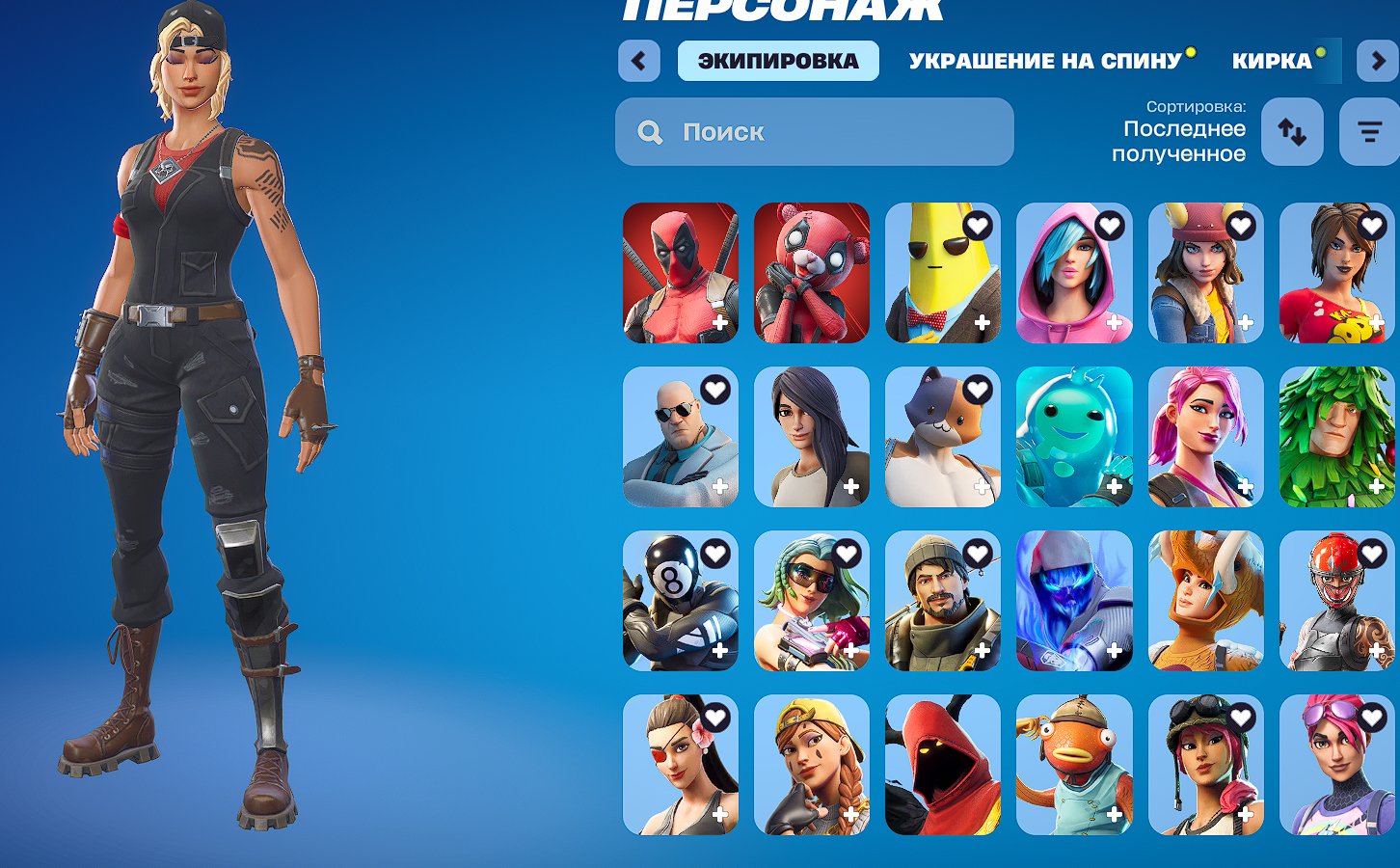Select the Fishstick outfit thumbnail

point(1073,765)
